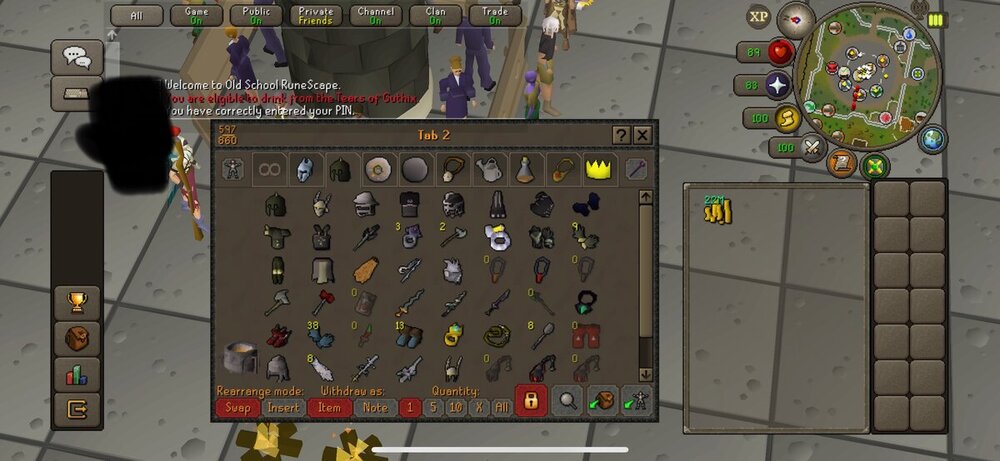Select Insert rearrange mode
Screen dimensions: 1000x461
point(285,407)
